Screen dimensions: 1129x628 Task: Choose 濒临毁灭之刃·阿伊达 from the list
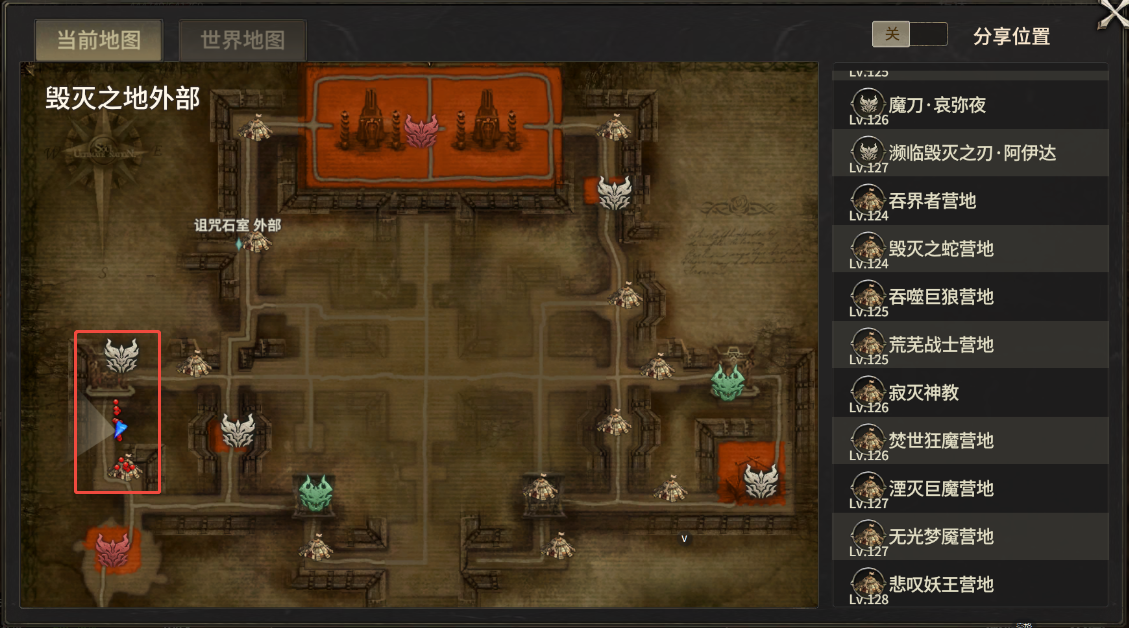970,153
